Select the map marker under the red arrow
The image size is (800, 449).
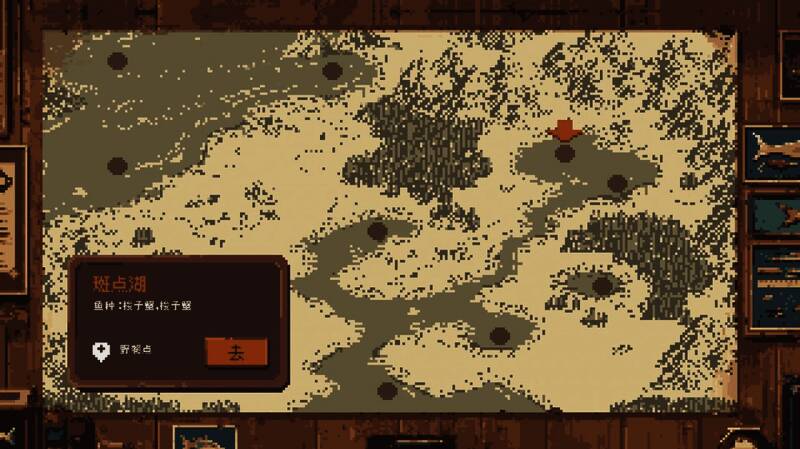click(565, 153)
